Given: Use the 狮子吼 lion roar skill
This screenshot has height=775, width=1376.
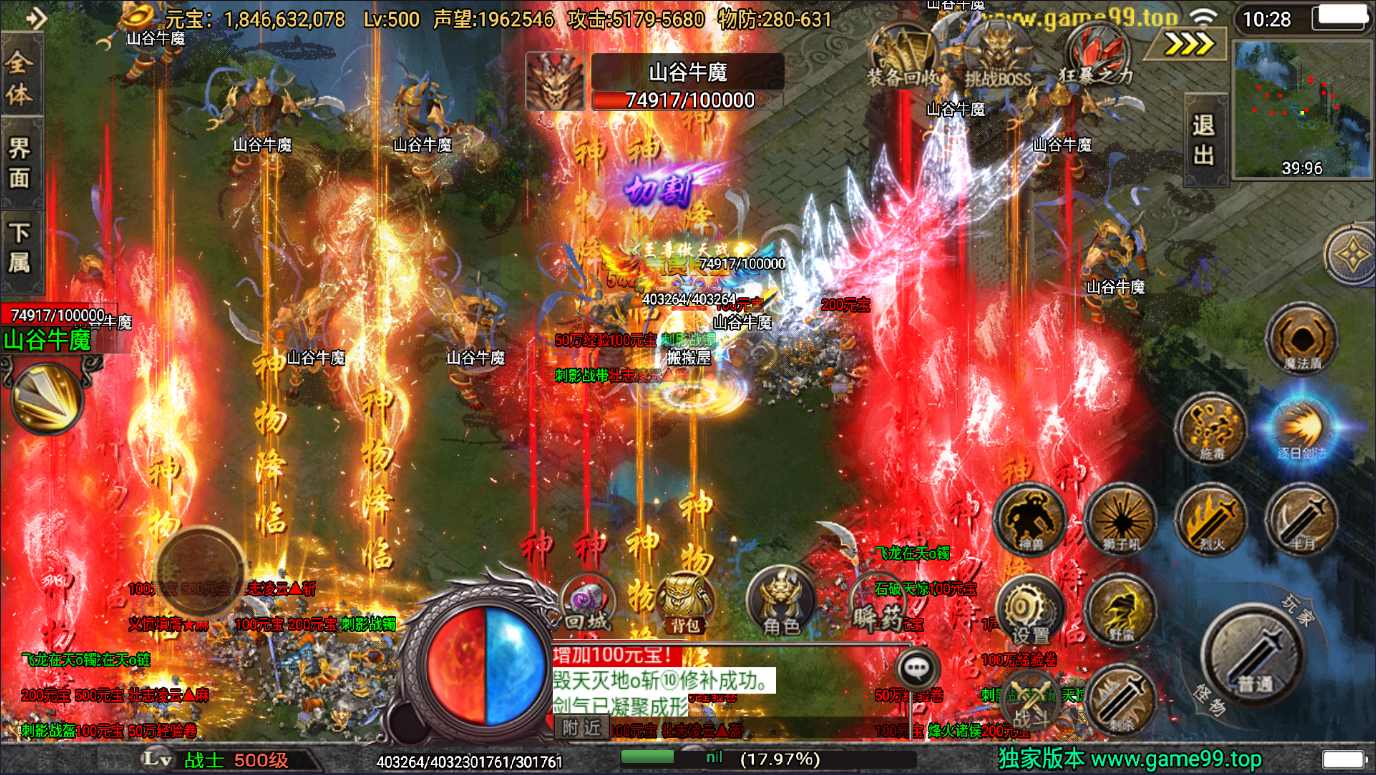Looking at the screenshot, I should (1120, 518).
